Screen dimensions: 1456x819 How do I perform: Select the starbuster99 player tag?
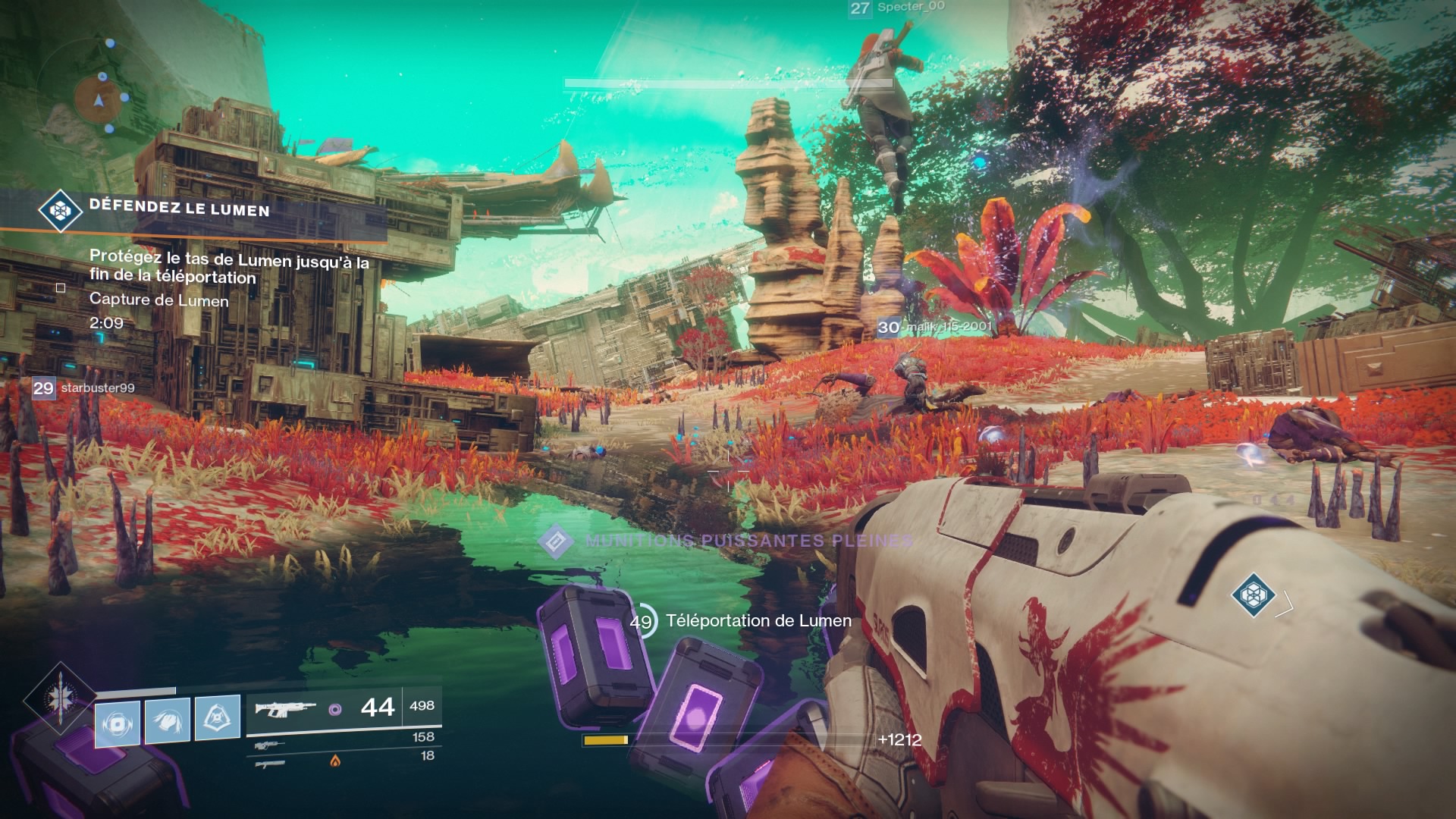[x=84, y=388]
